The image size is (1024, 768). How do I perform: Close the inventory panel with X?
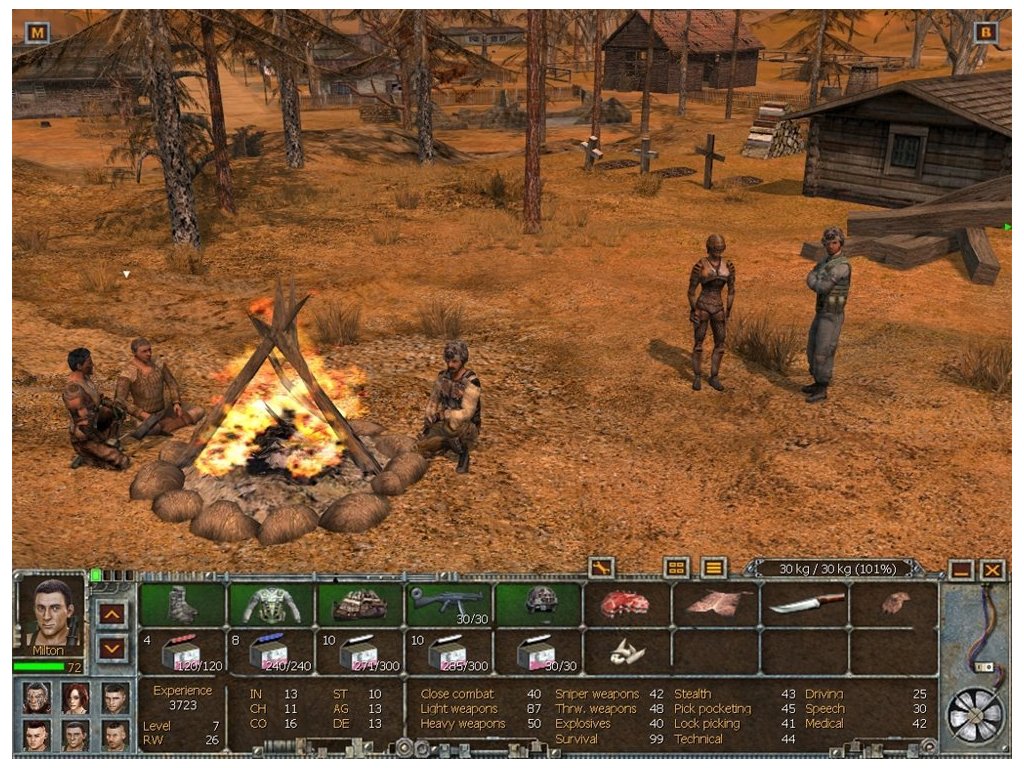(991, 570)
